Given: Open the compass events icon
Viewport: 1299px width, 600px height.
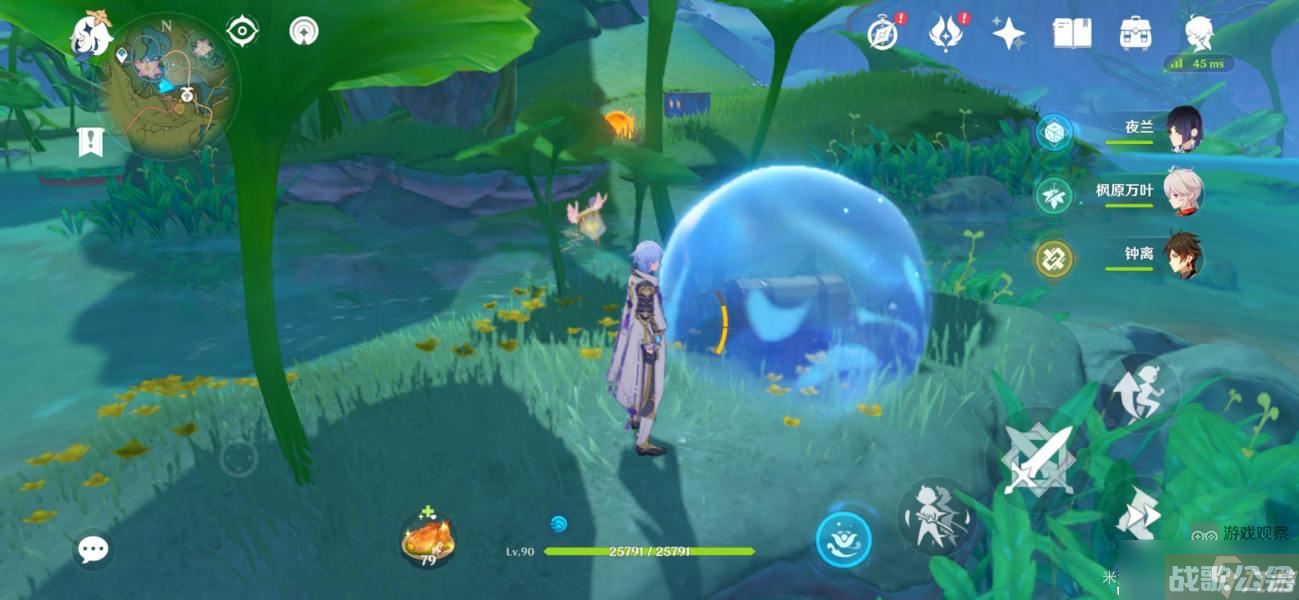Looking at the screenshot, I should pyautogui.click(x=882, y=34).
